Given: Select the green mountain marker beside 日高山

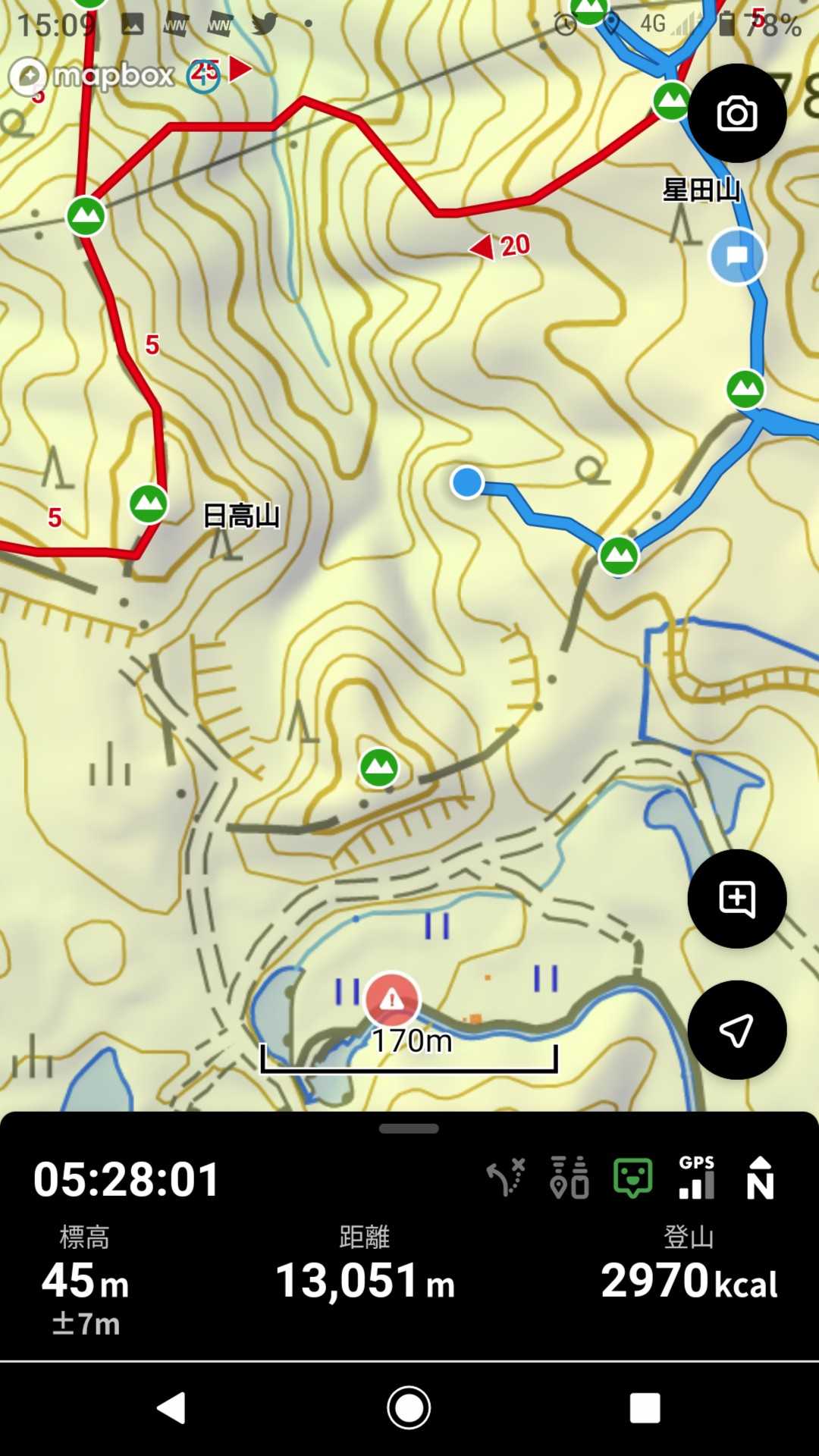Looking at the screenshot, I should coord(148,504).
